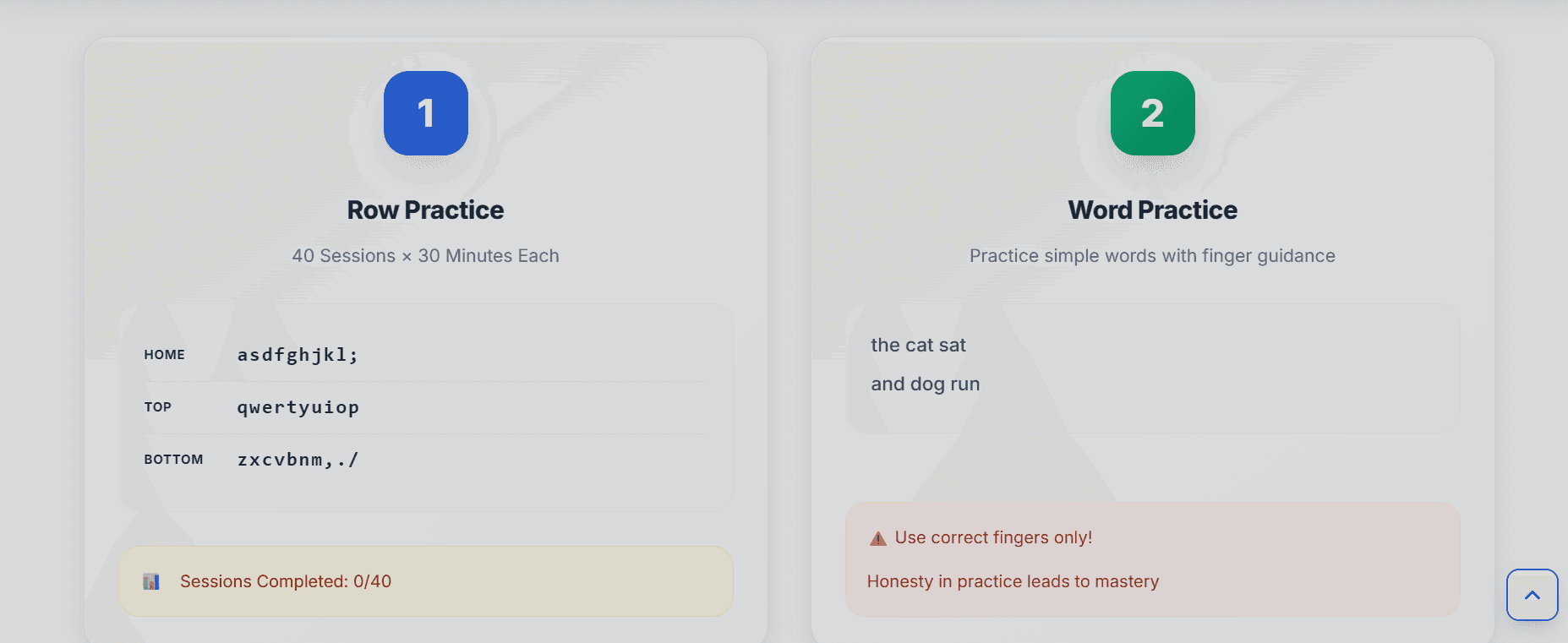Select the HOME row label
The image size is (1568, 643).
click(x=165, y=355)
